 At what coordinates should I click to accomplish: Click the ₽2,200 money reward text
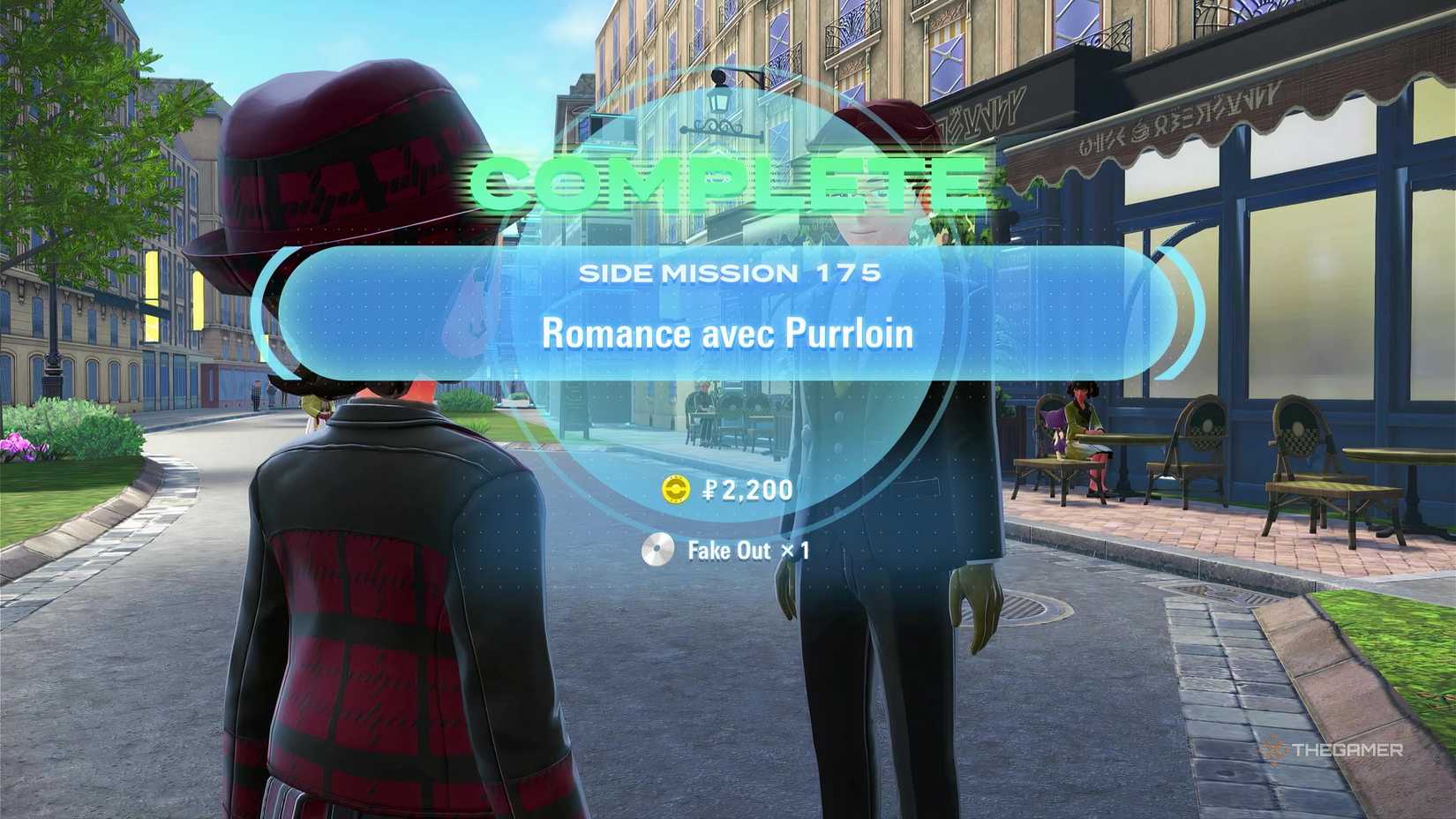[748, 491]
